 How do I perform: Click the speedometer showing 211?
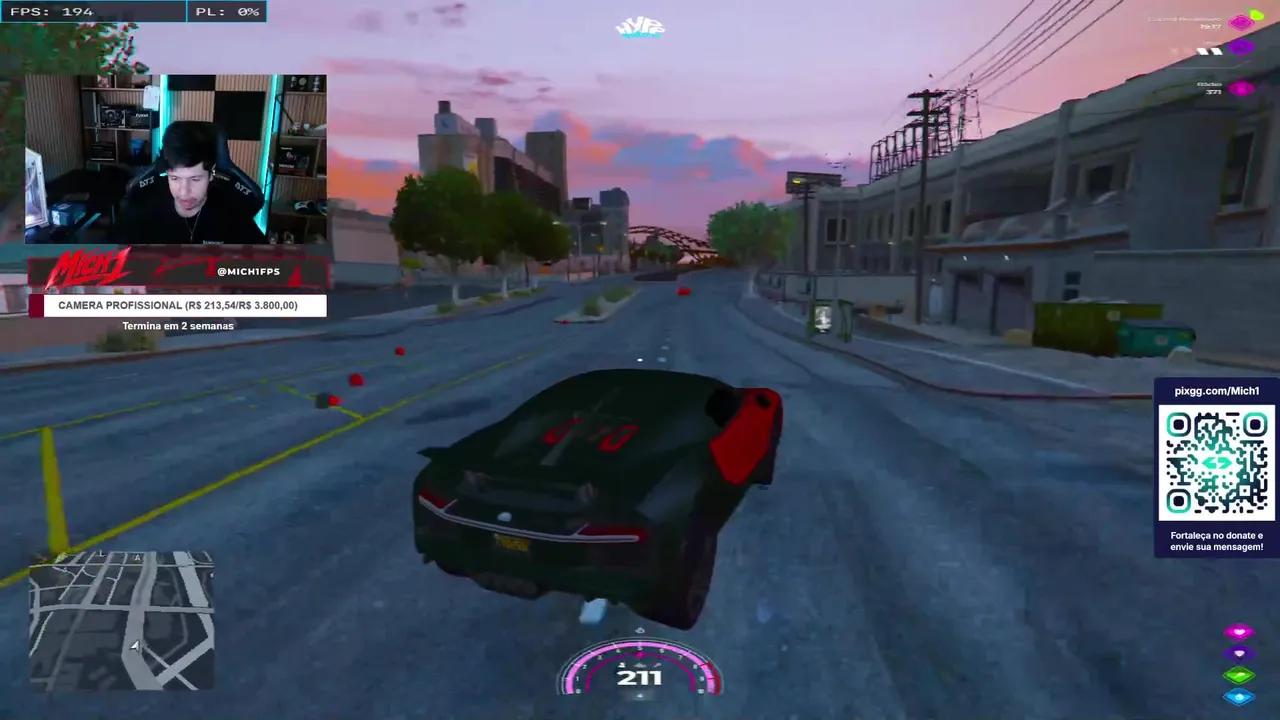tap(640, 677)
